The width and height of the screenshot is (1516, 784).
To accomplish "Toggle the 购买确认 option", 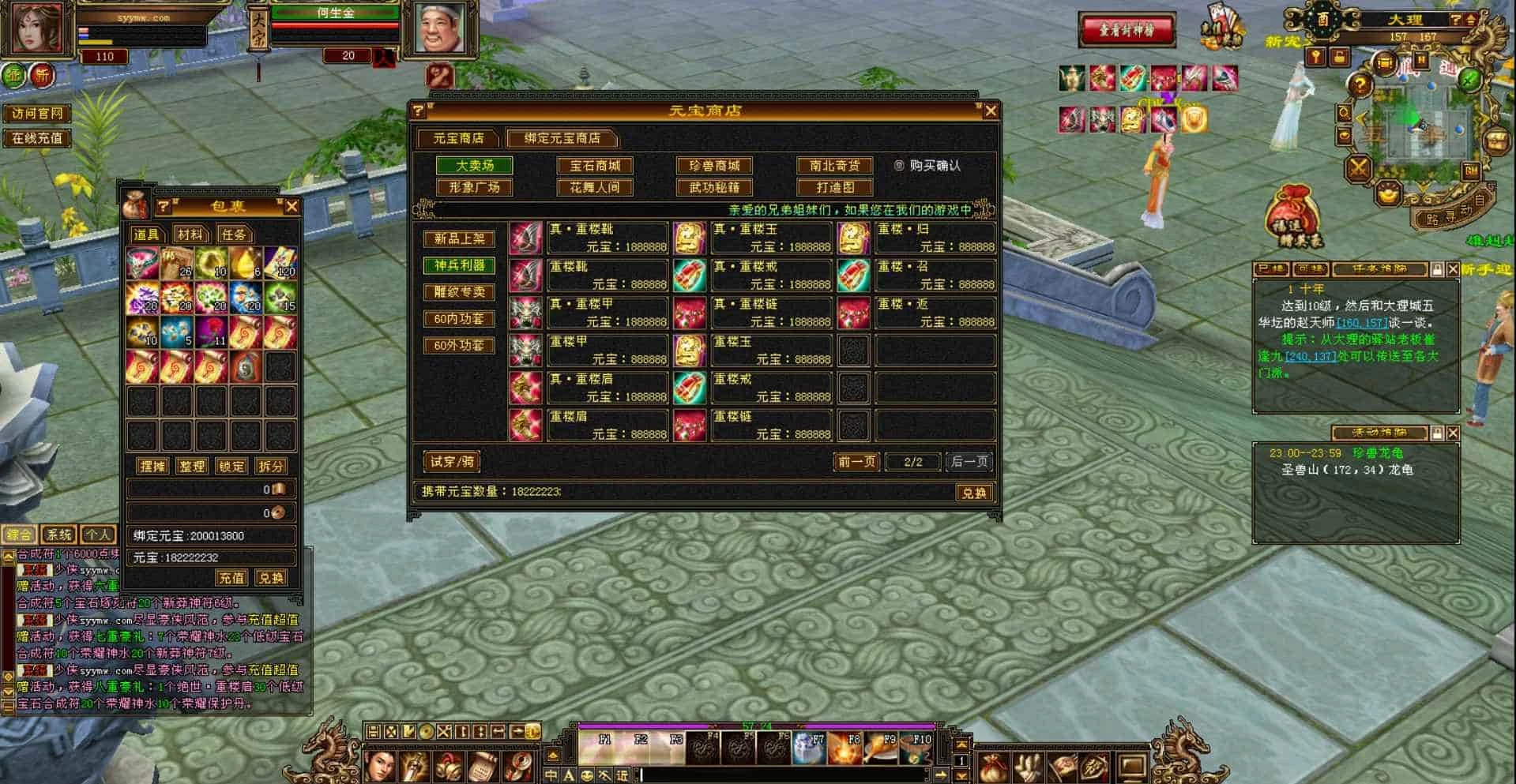I will [899, 166].
